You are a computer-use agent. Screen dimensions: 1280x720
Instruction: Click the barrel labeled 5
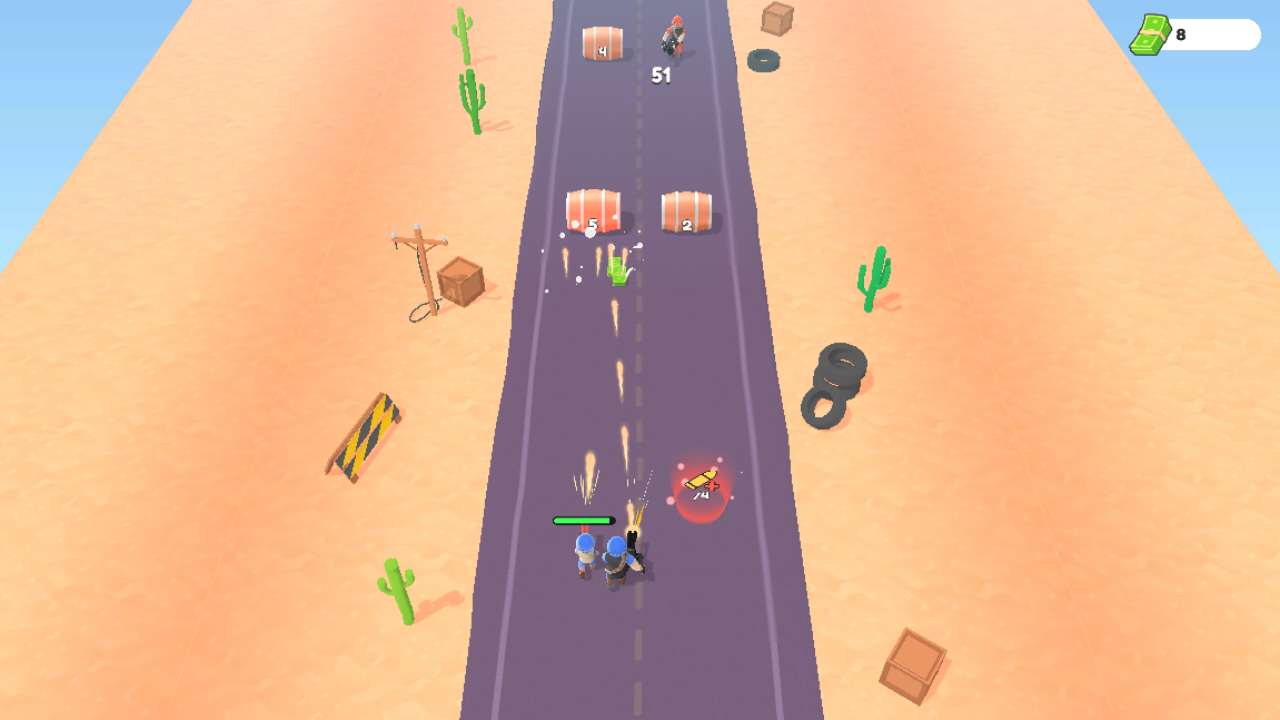[x=594, y=208]
